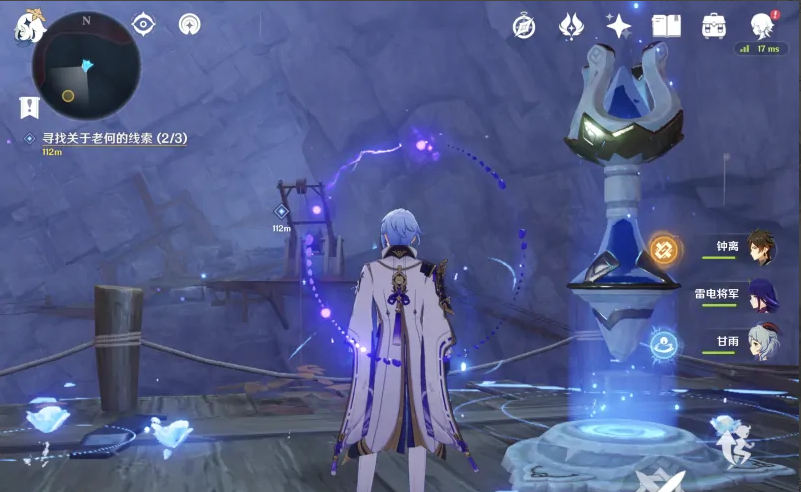The width and height of the screenshot is (801, 492).
Task: Open the quest log bookmark icon
Action: point(29,107)
